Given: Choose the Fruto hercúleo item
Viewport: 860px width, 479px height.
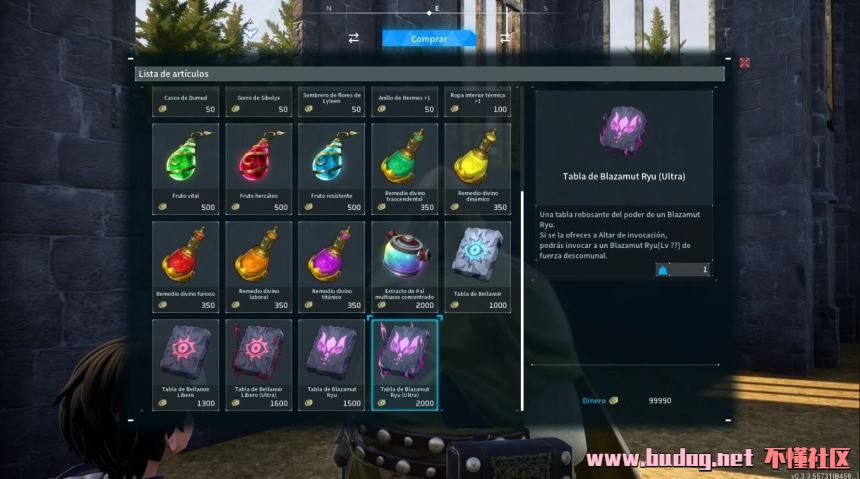Looking at the screenshot, I should (257, 167).
